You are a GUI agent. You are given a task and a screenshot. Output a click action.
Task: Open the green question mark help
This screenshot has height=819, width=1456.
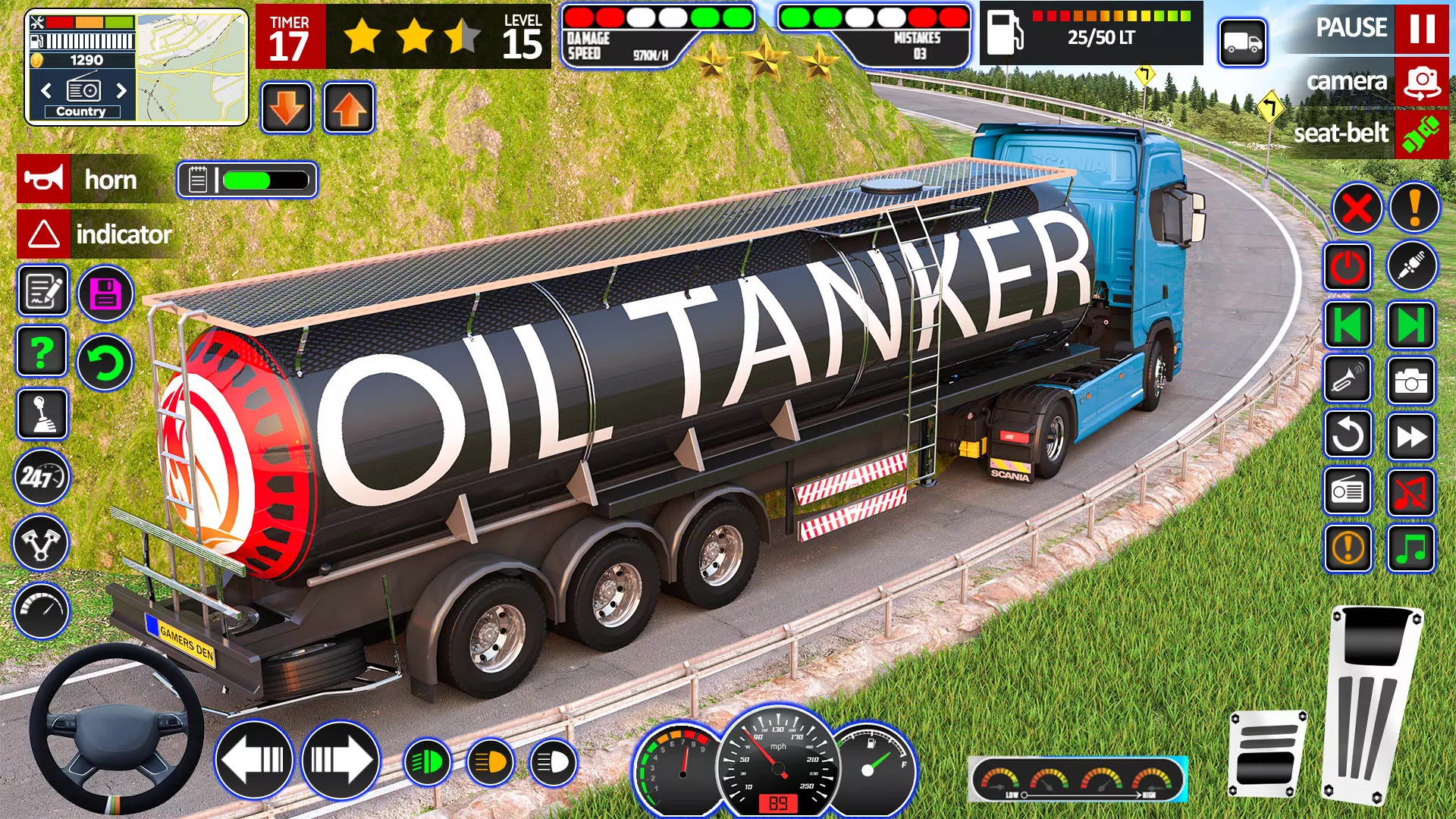[x=42, y=352]
